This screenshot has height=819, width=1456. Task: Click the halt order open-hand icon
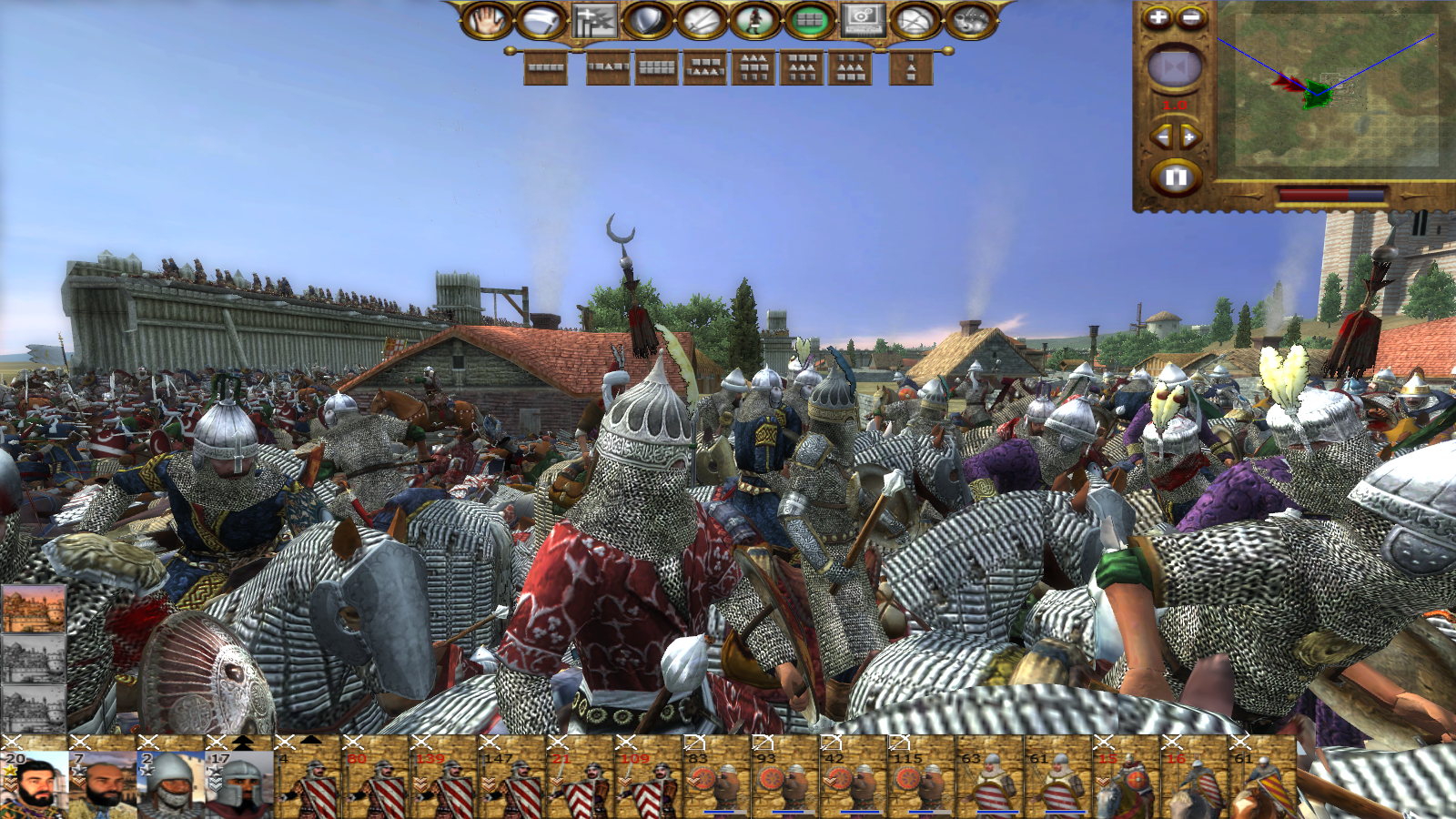pyautogui.click(x=487, y=20)
